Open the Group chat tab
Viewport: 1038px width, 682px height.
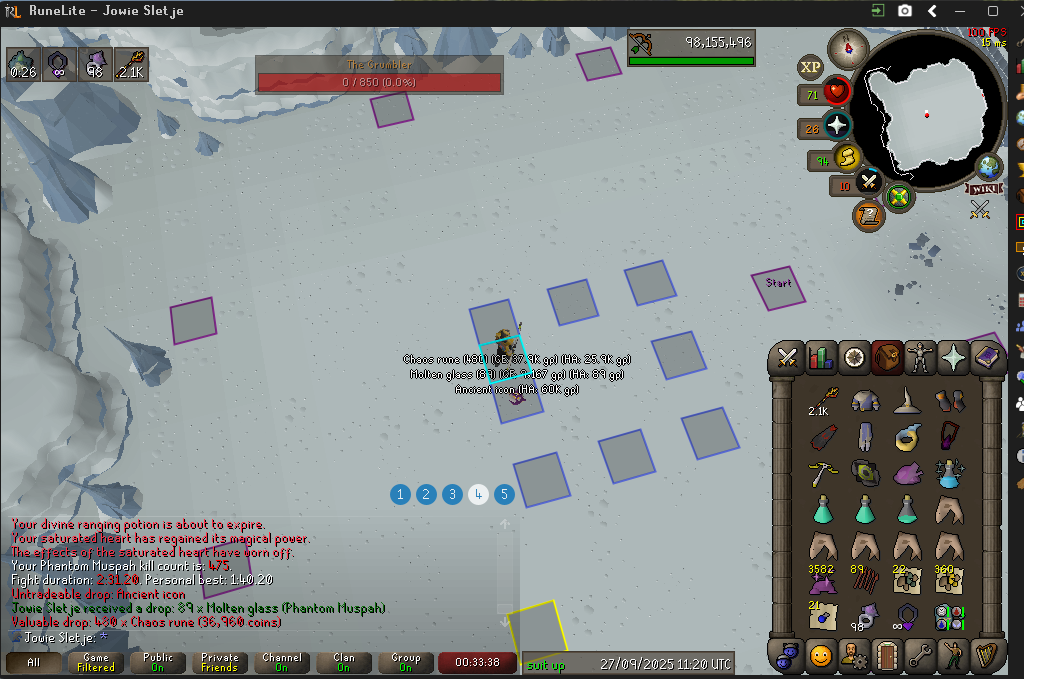[x=405, y=663]
